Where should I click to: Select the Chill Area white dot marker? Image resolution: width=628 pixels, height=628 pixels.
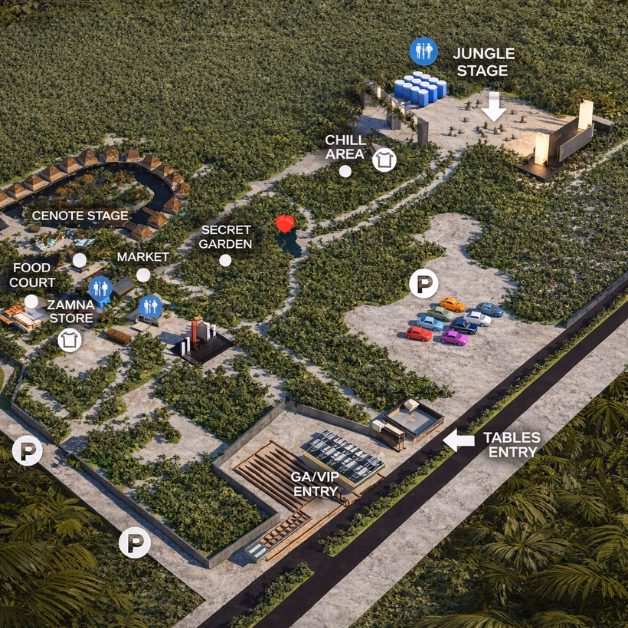tap(345, 171)
